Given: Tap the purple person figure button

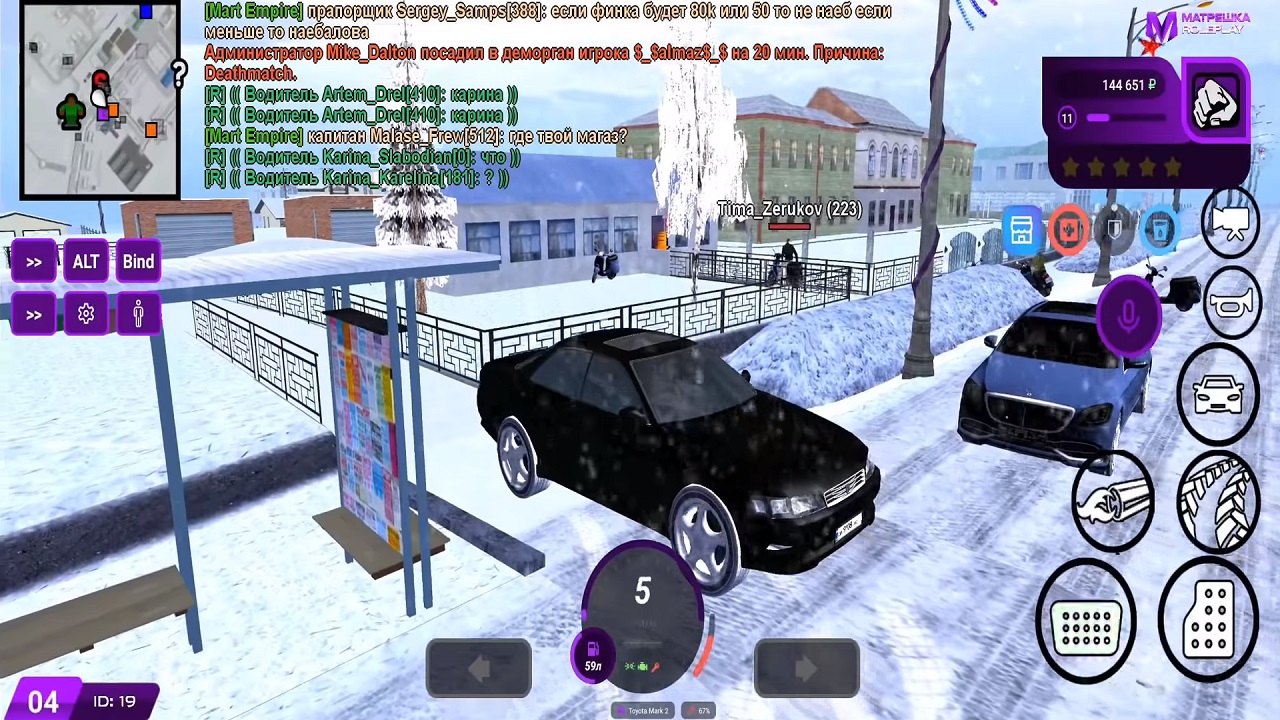Looking at the screenshot, I should click(x=138, y=314).
